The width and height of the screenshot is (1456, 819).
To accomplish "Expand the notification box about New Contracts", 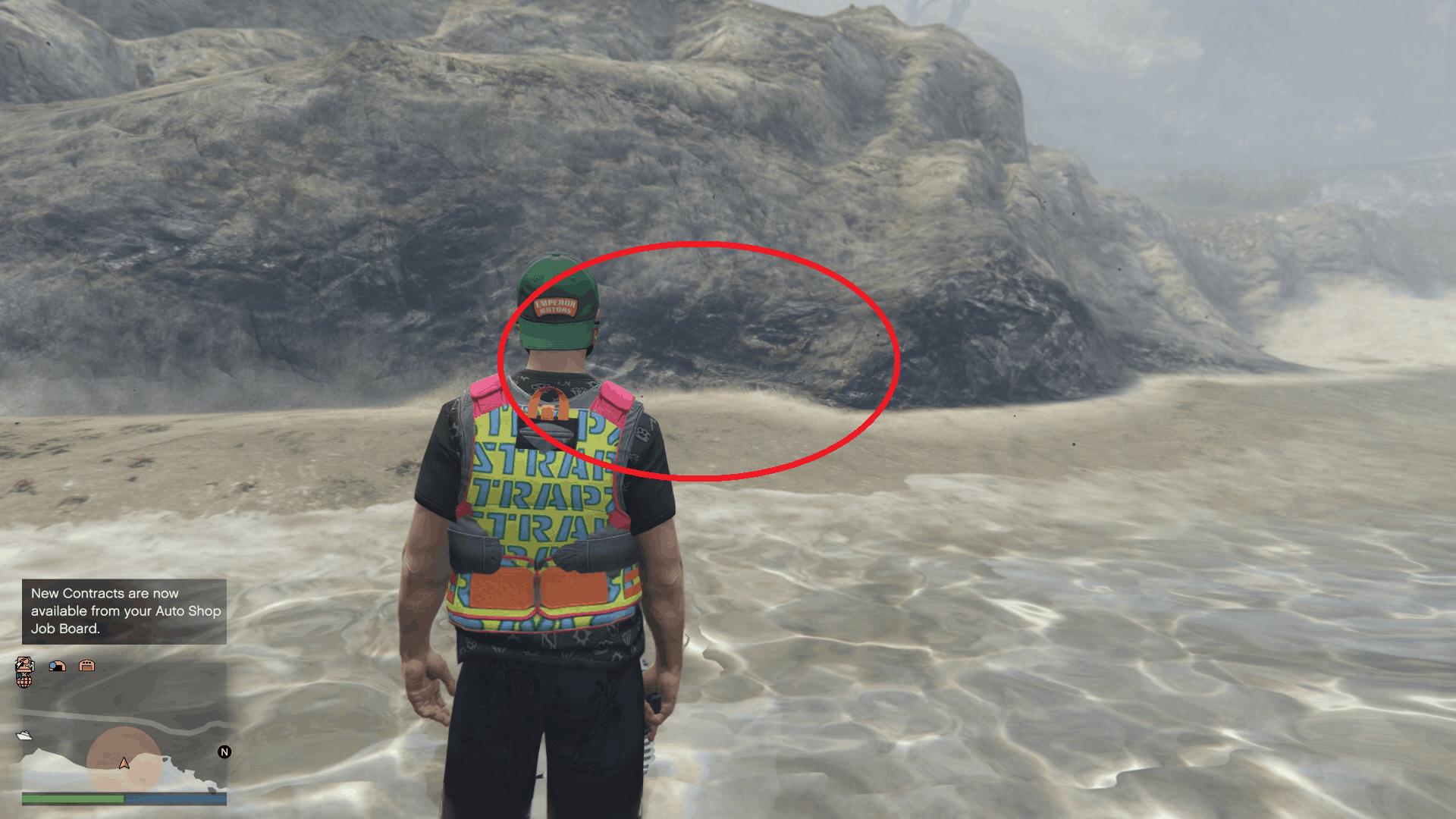I will (x=124, y=611).
